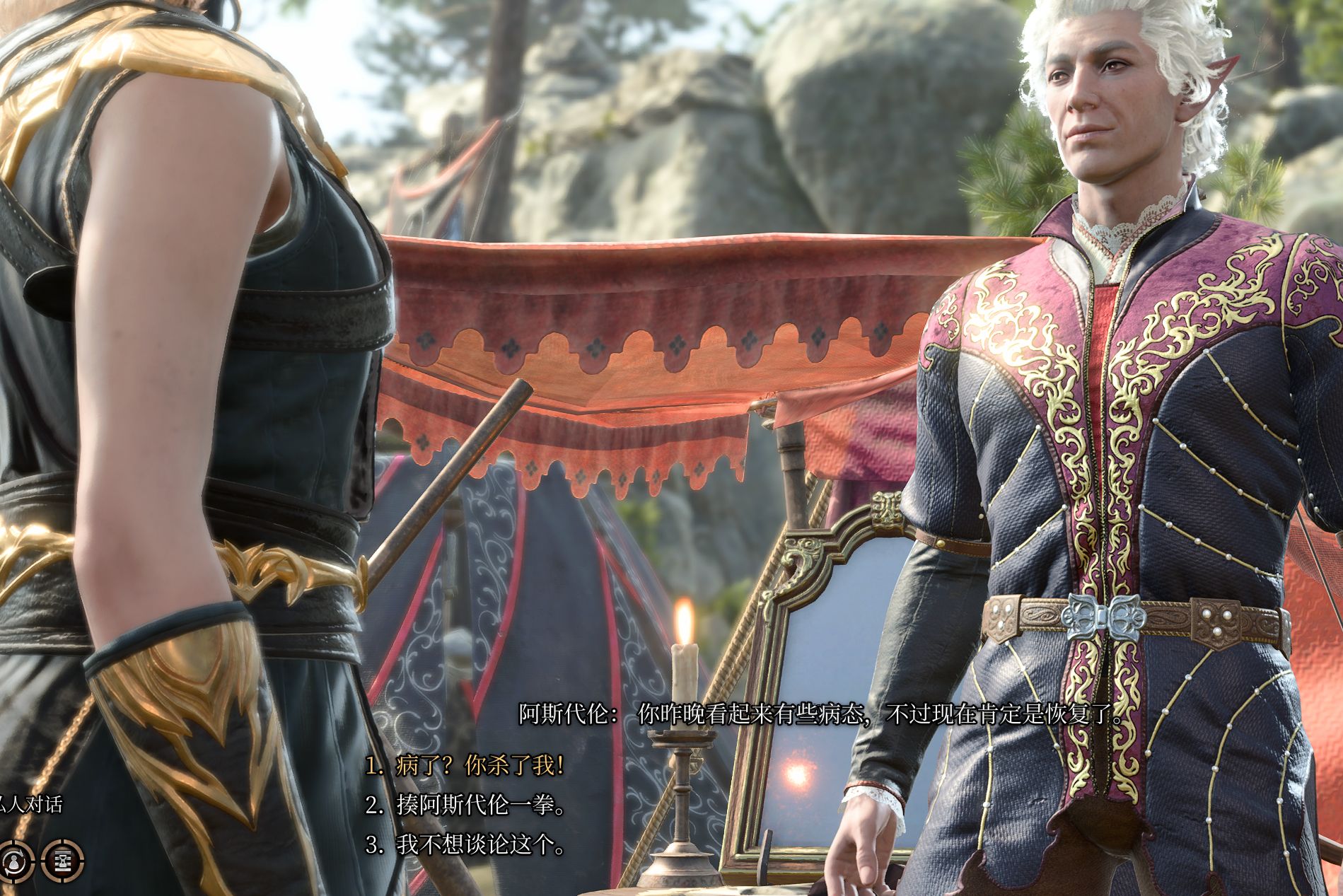
Task: Choose reply "病了？你杀了我！"
Action: point(465,765)
